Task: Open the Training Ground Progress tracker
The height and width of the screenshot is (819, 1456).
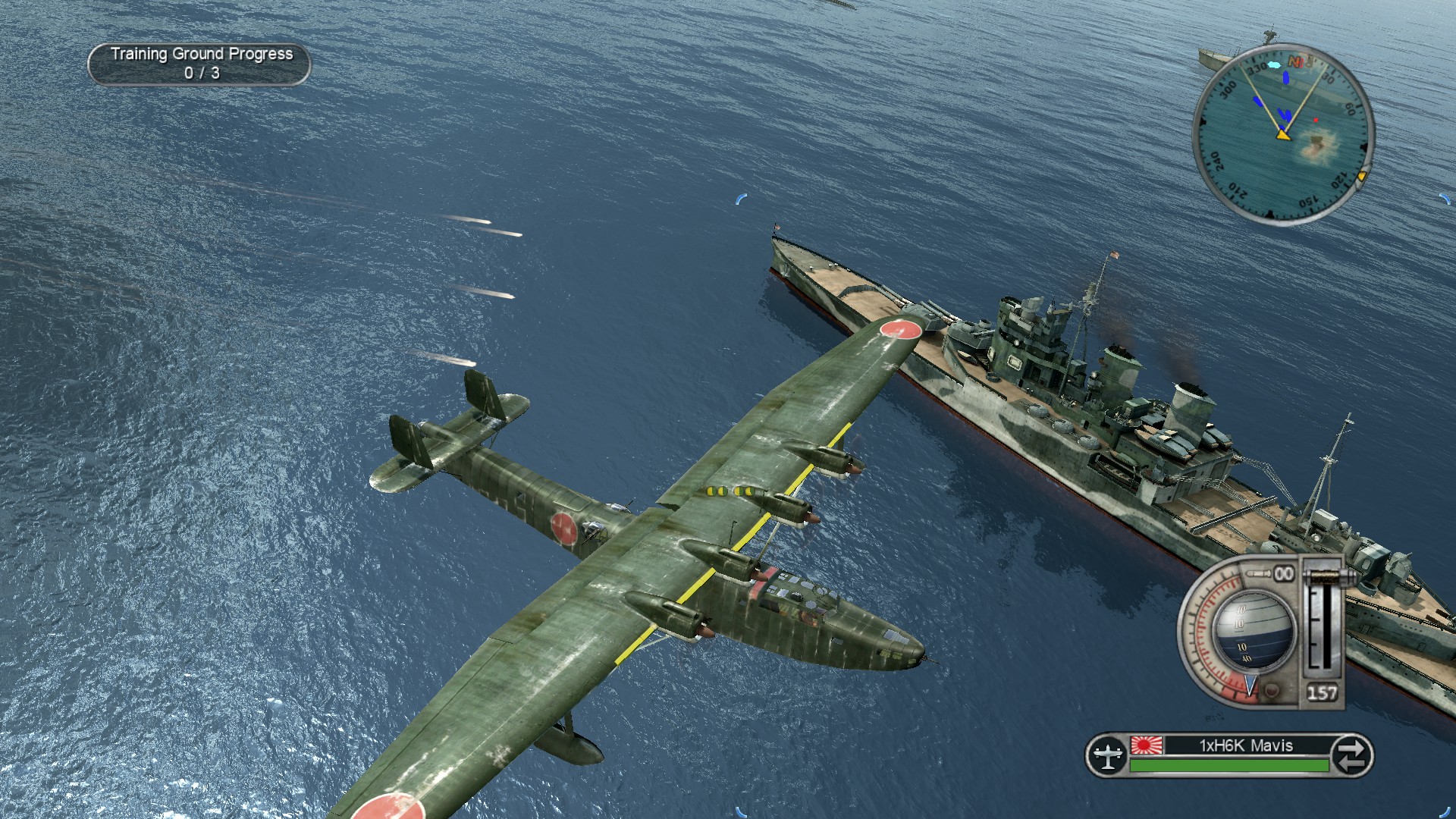Action: tap(199, 64)
